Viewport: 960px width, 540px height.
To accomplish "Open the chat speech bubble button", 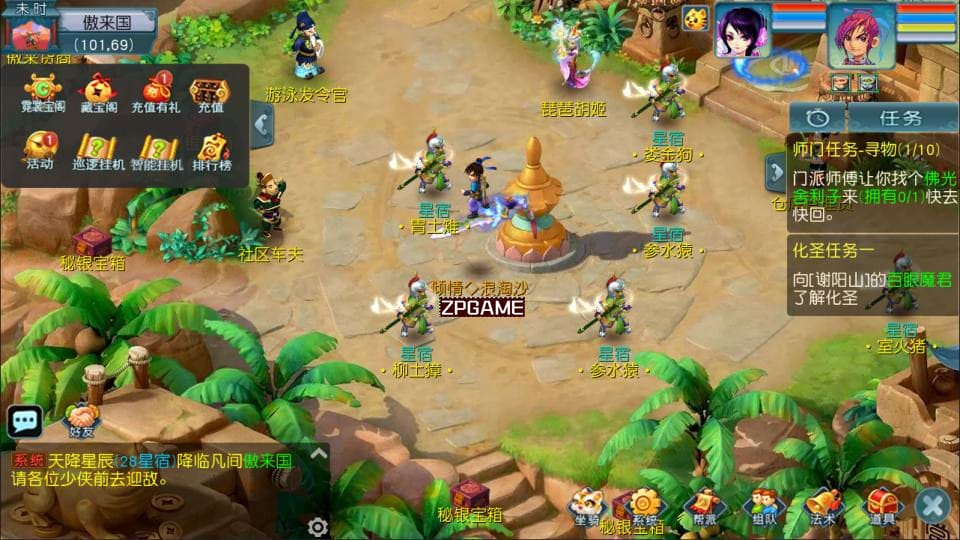I will (24, 421).
